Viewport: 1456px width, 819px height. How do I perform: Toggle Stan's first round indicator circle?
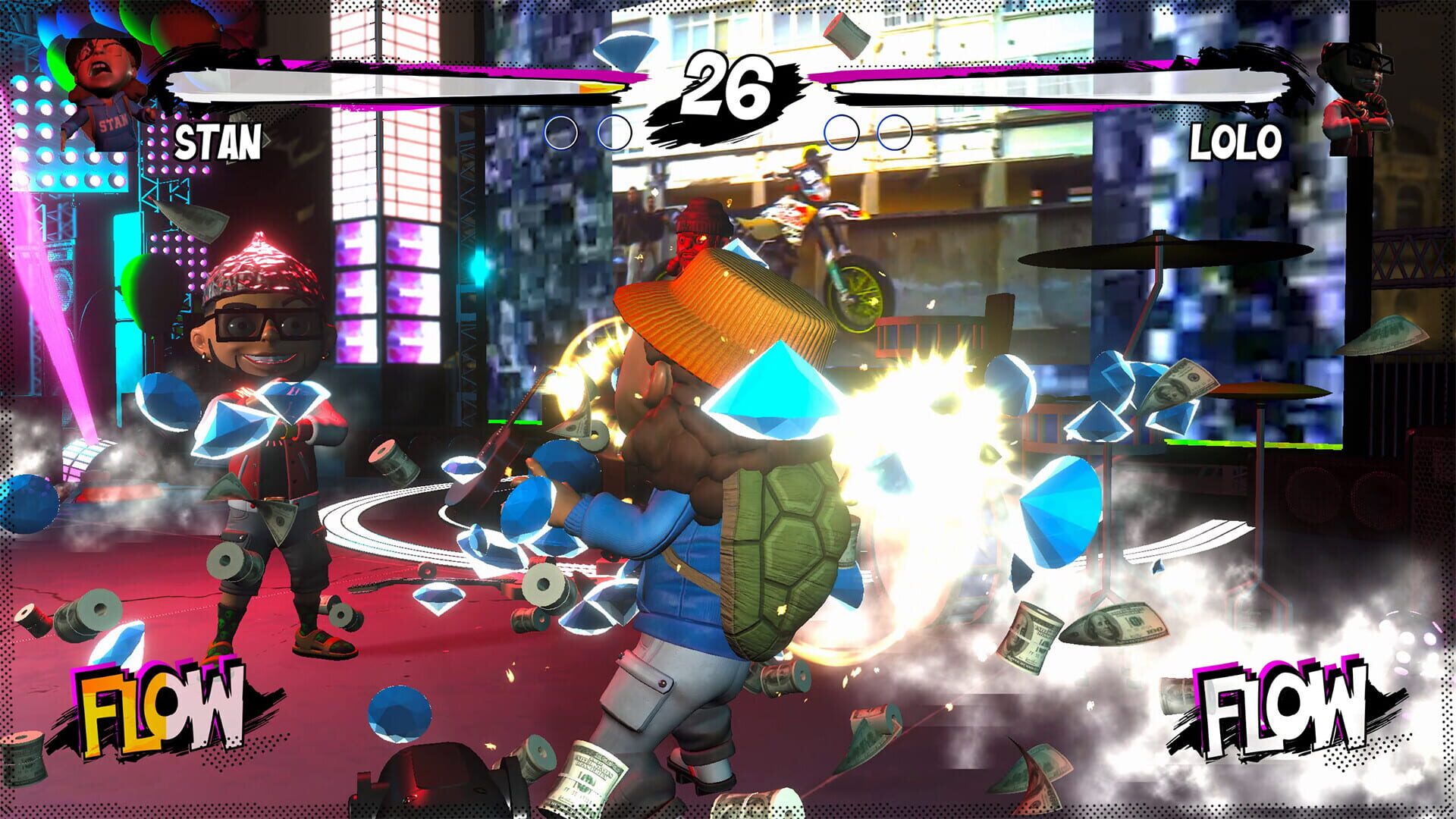point(563,133)
